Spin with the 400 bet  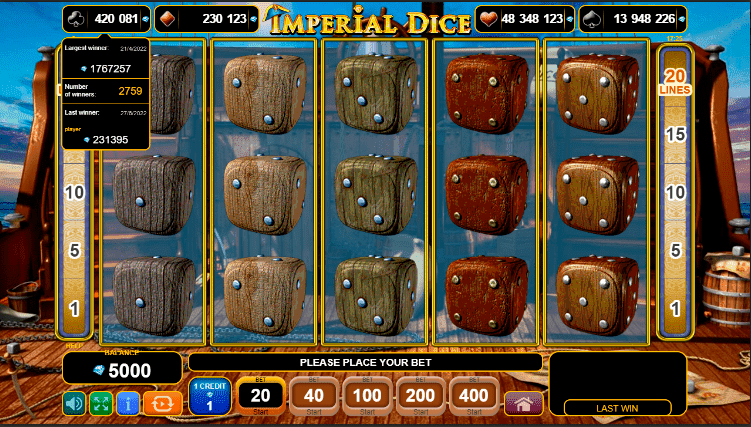pos(475,396)
